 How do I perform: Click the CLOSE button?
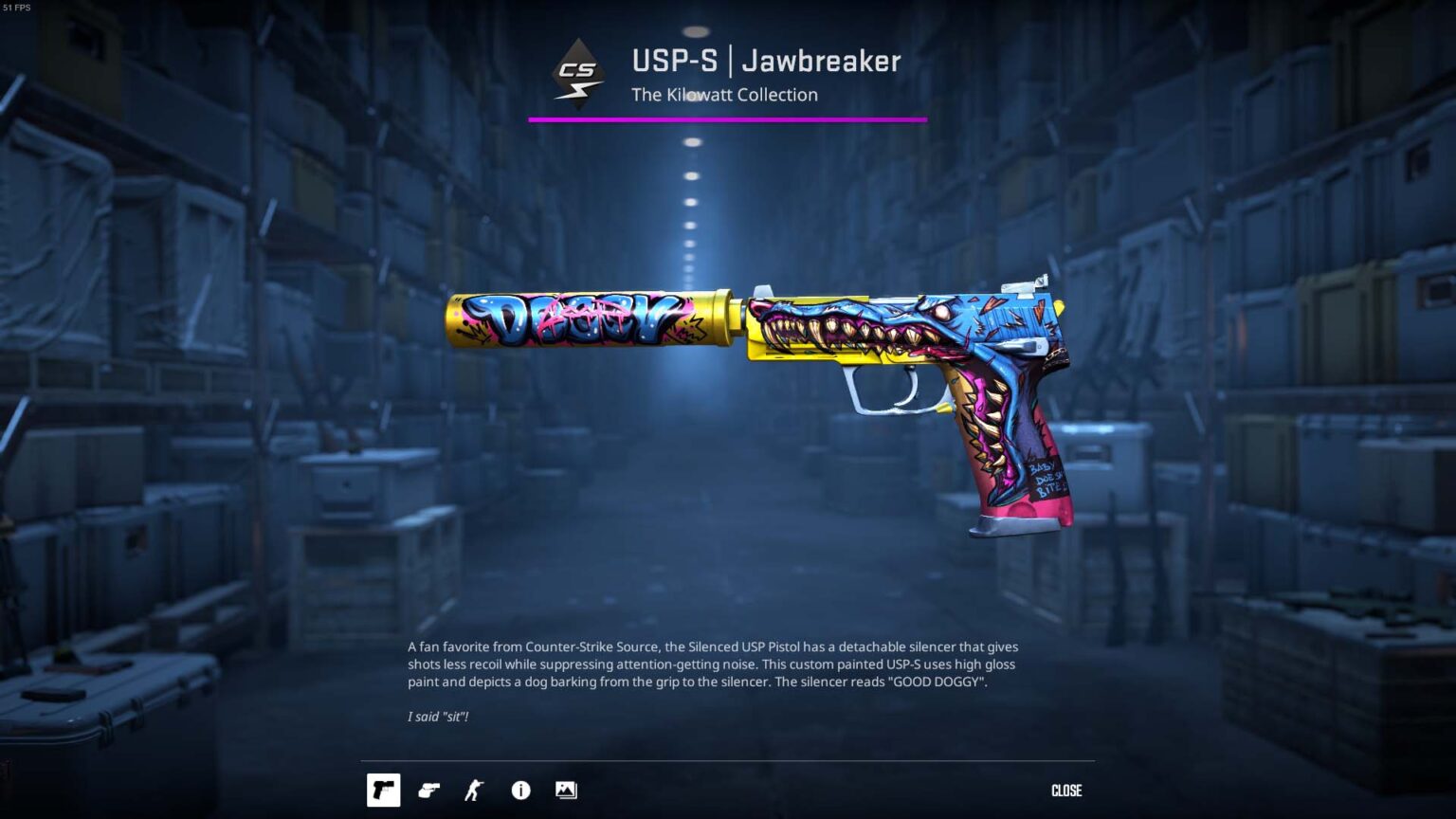pyautogui.click(x=1067, y=790)
